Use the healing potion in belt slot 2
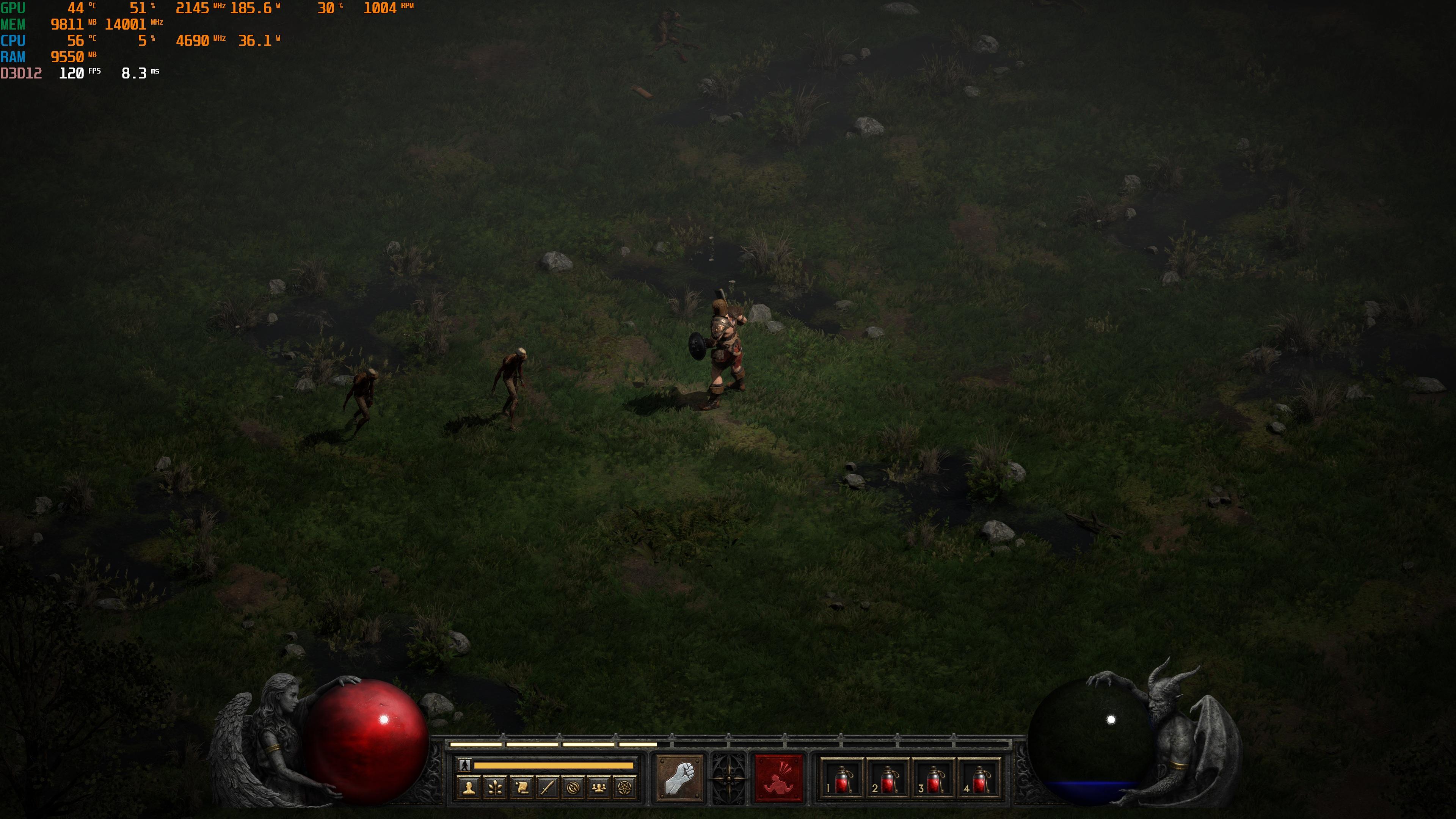Viewport: 1456px width, 819px height. tap(887, 779)
